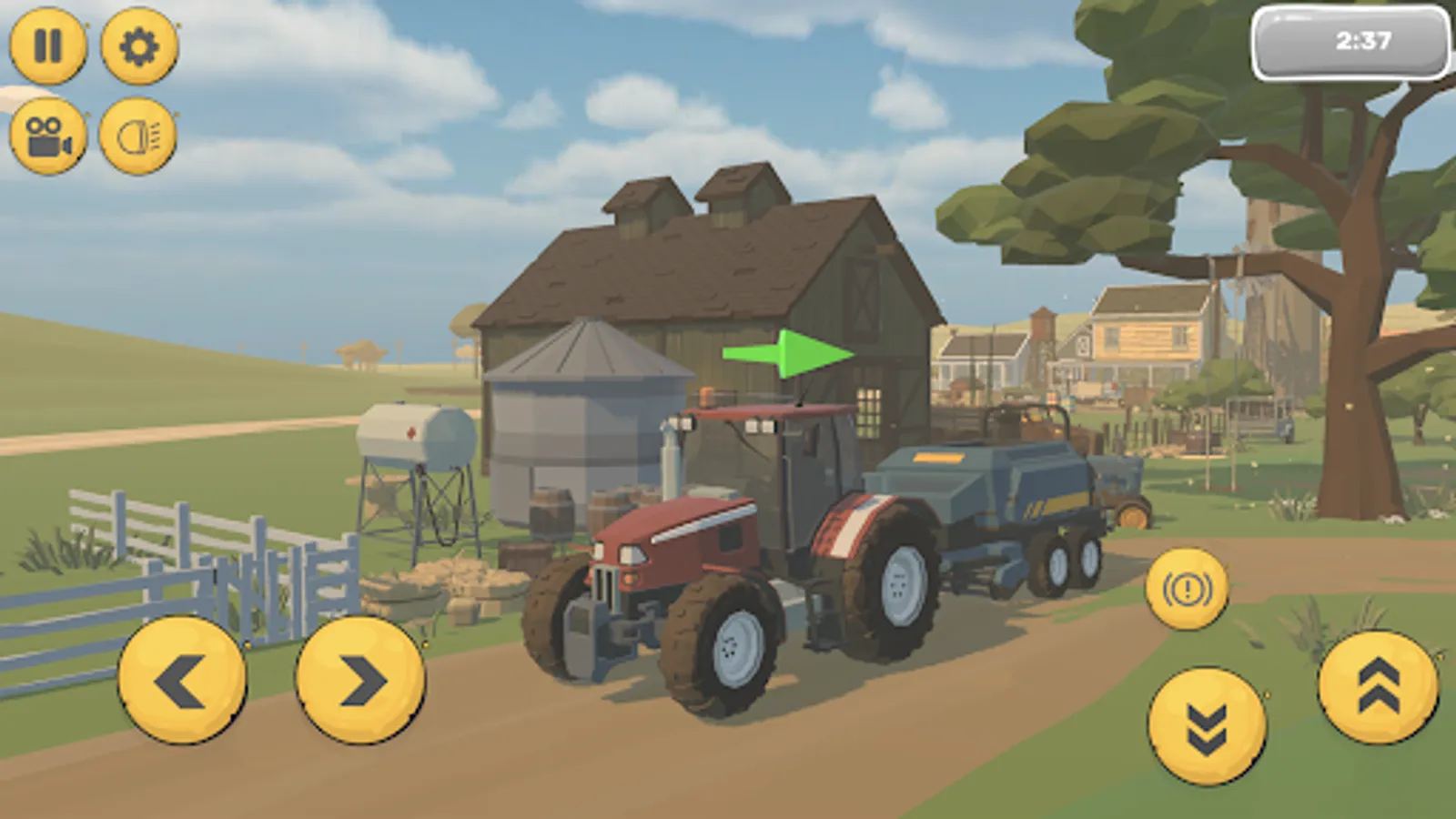Check the mission countdown timer

click(x=1358, y=39)
